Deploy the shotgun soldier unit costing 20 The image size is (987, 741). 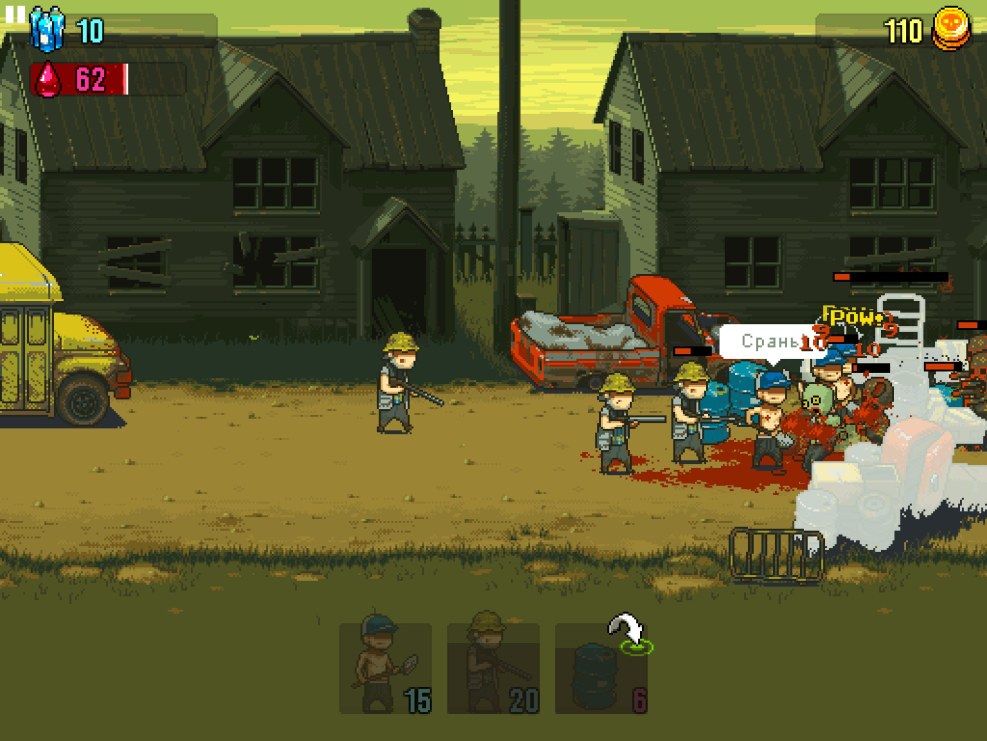pos(493,667)
